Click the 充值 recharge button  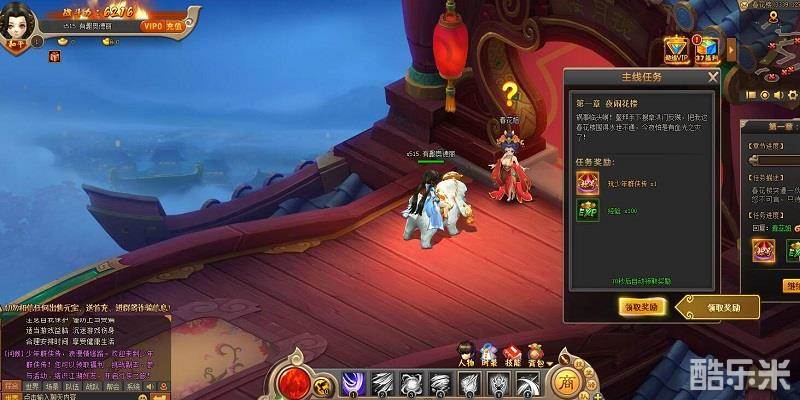(x=173, y=26)
